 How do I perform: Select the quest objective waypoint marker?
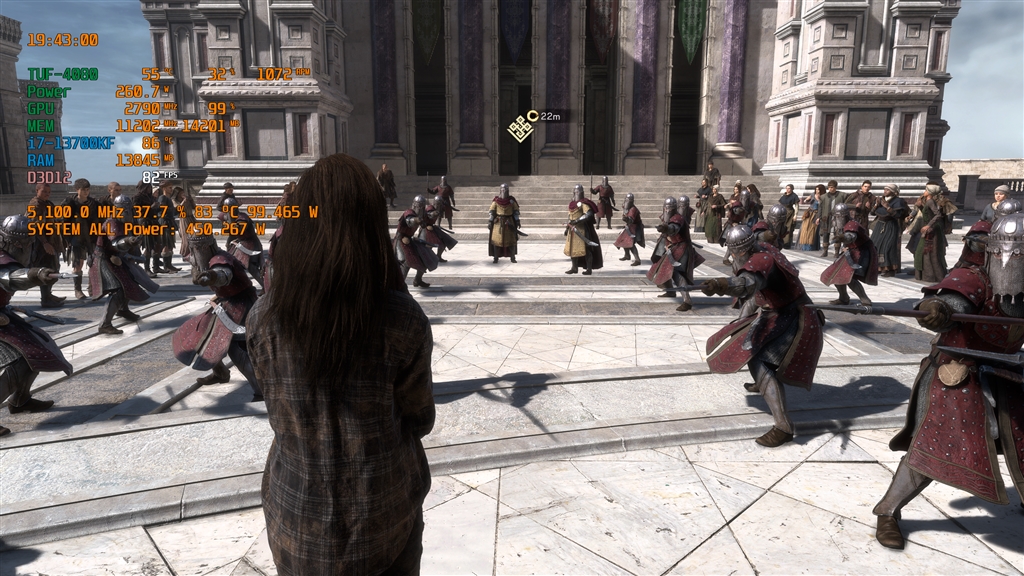519,127
